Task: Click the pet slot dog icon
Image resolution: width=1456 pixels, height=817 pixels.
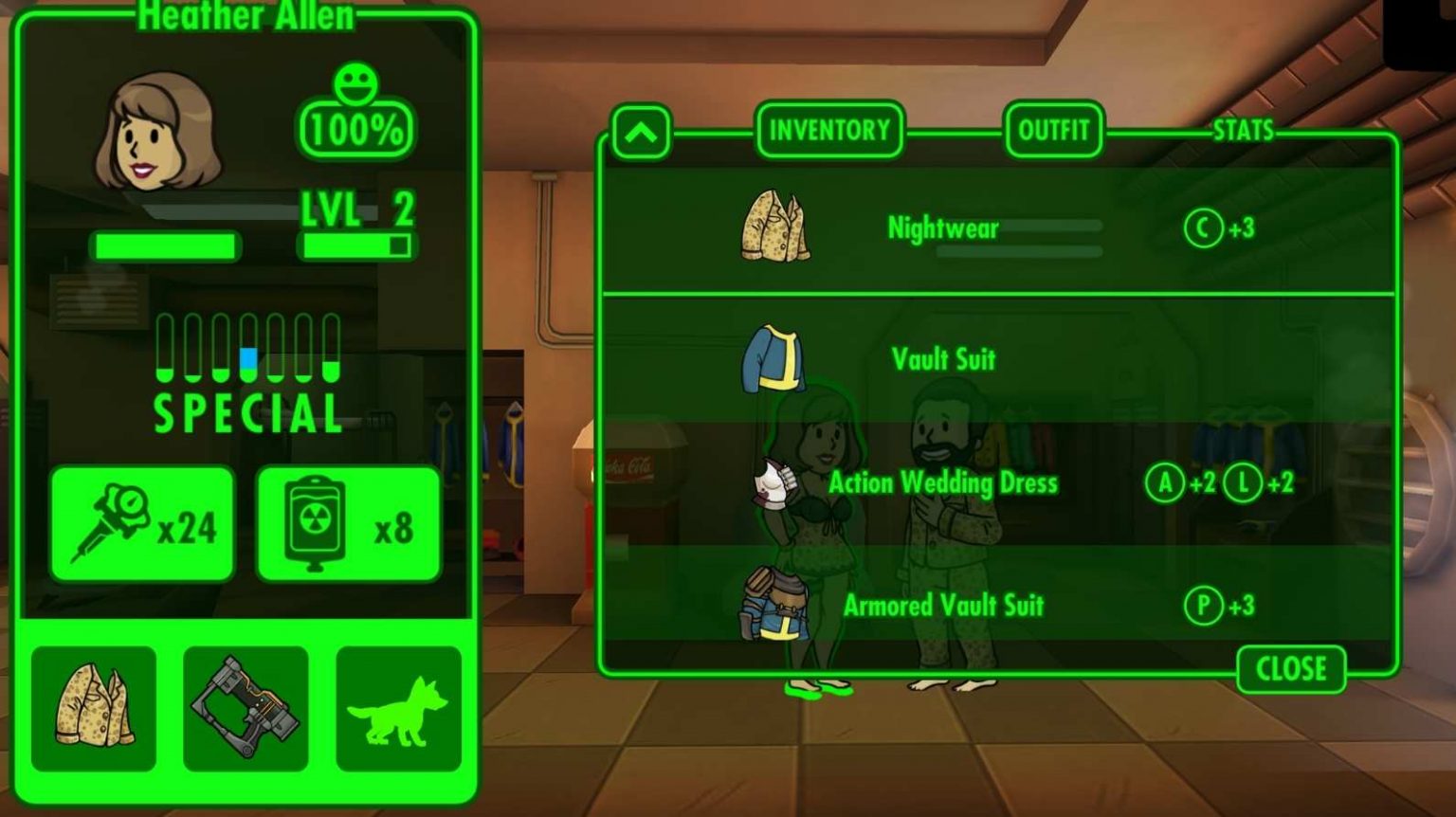Action: [x=398, y=709]
